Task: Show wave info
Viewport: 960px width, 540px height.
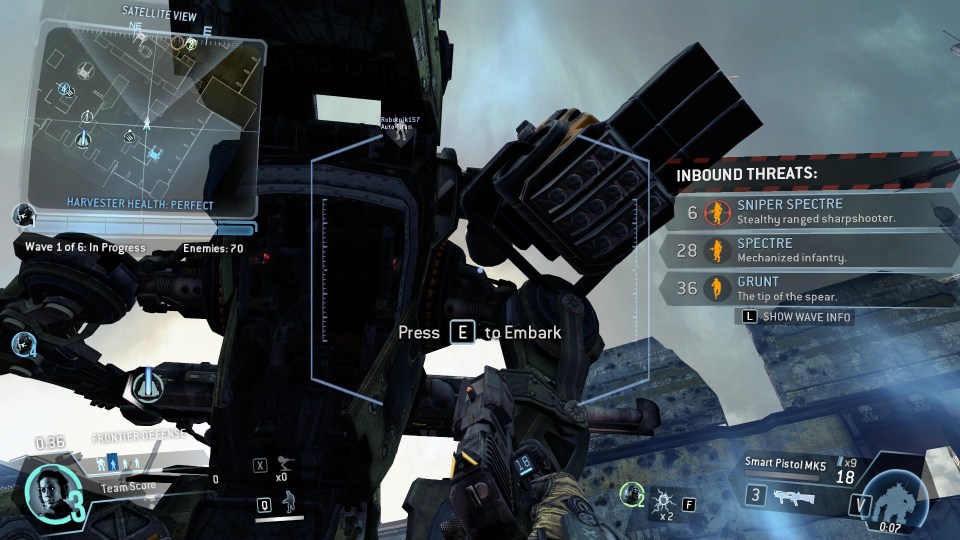Action: click(x=798, y=317)
